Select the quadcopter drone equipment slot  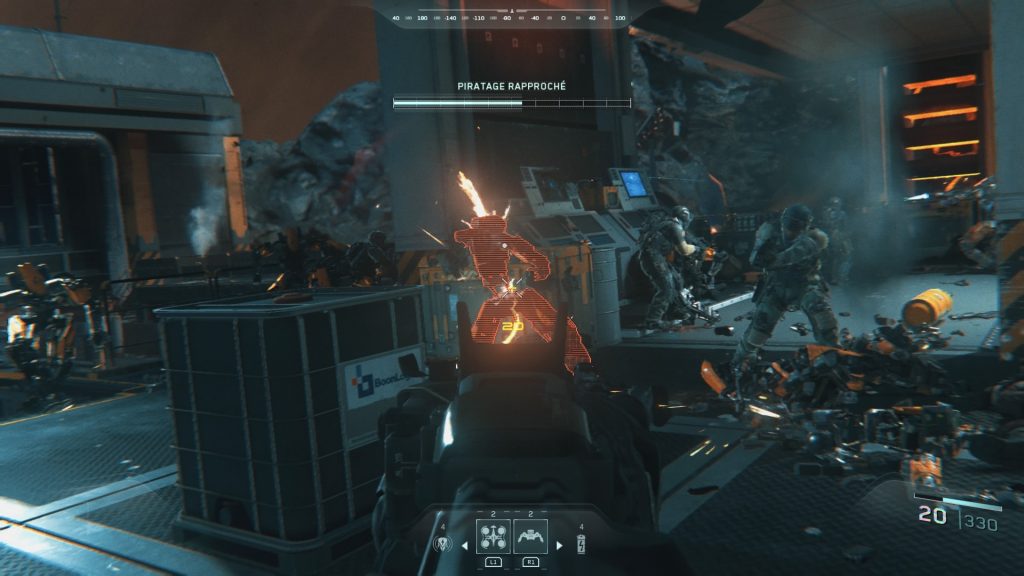(493, 539)
